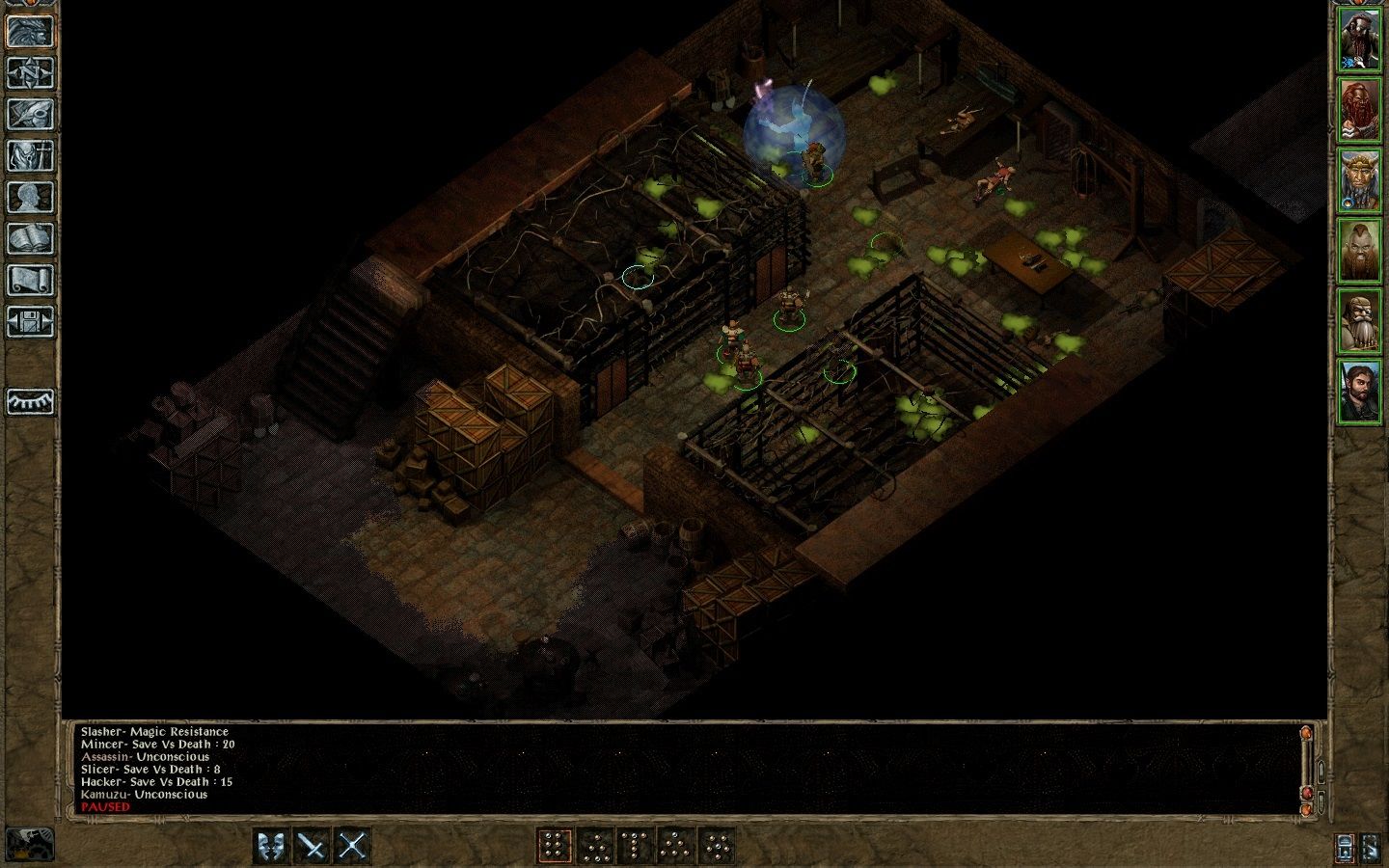Activate the Talk masks action button
Viewport: 1389px width, 868px height.
point(272,847)
